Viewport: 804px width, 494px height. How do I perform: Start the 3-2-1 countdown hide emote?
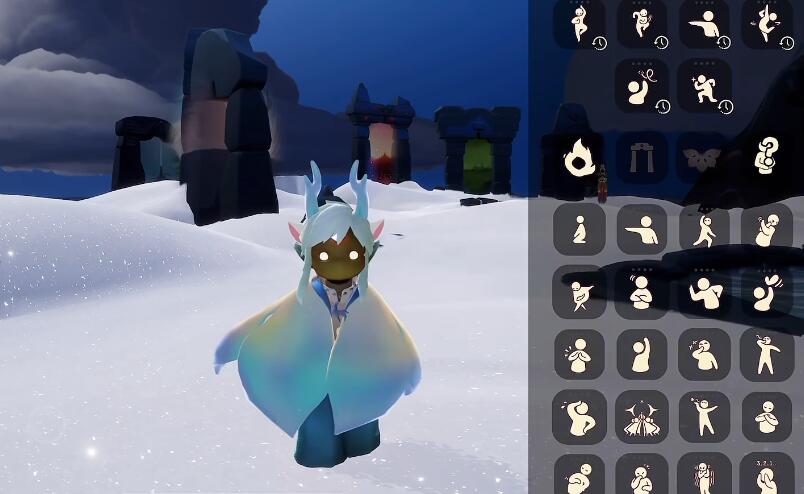tap(767, 474)
